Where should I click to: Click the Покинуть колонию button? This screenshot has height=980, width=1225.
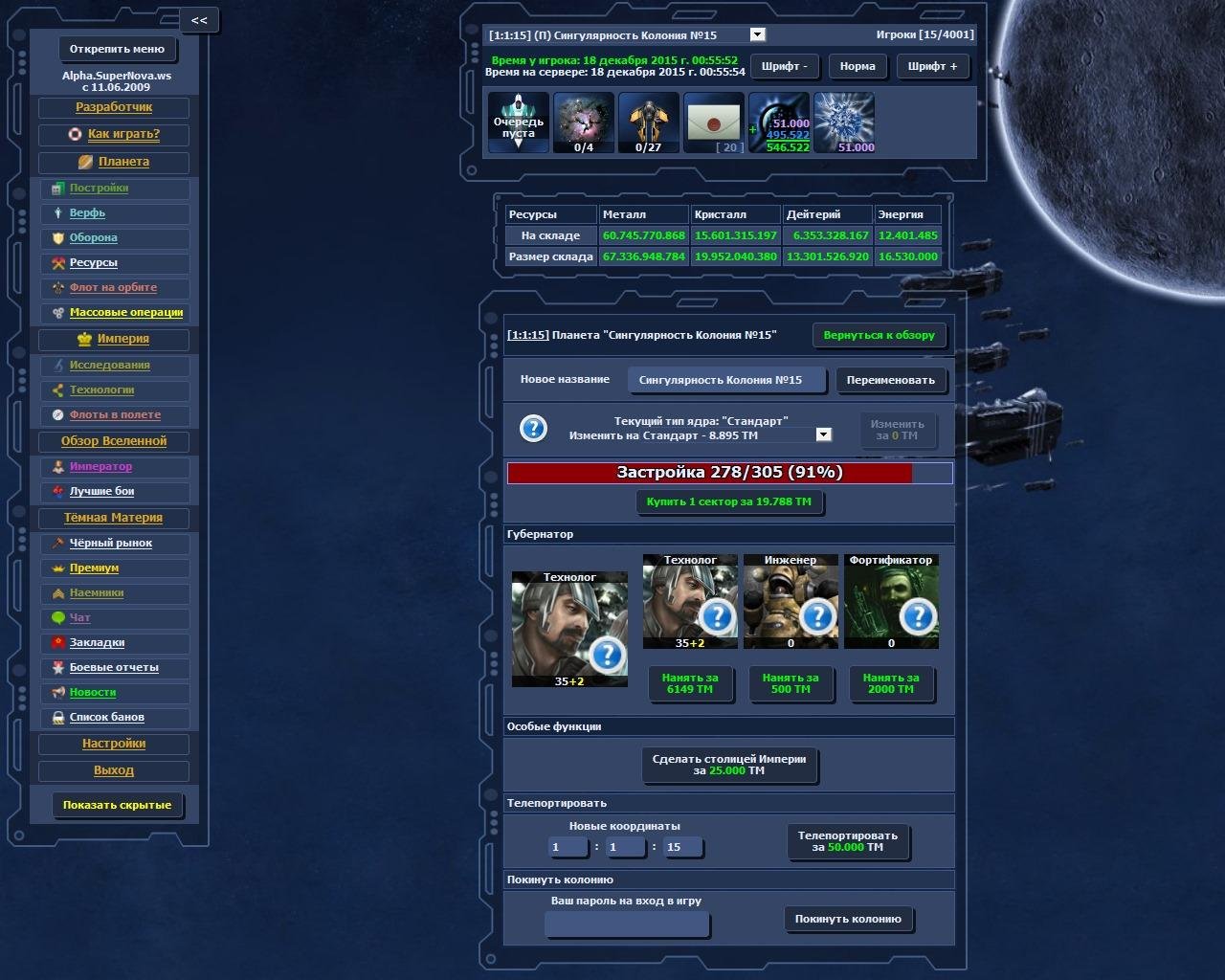pos(848,919)
